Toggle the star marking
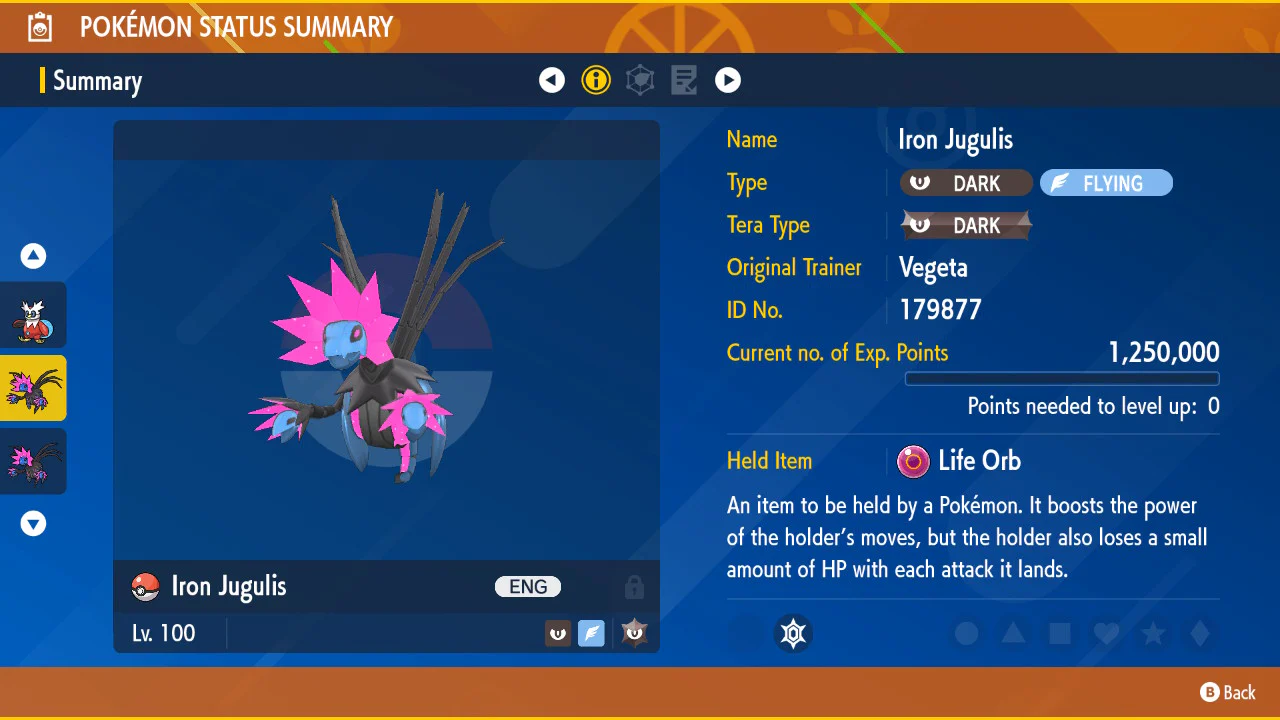Image resolution: width=1280 pixels, height=720 pixels. coord(1153,634)
